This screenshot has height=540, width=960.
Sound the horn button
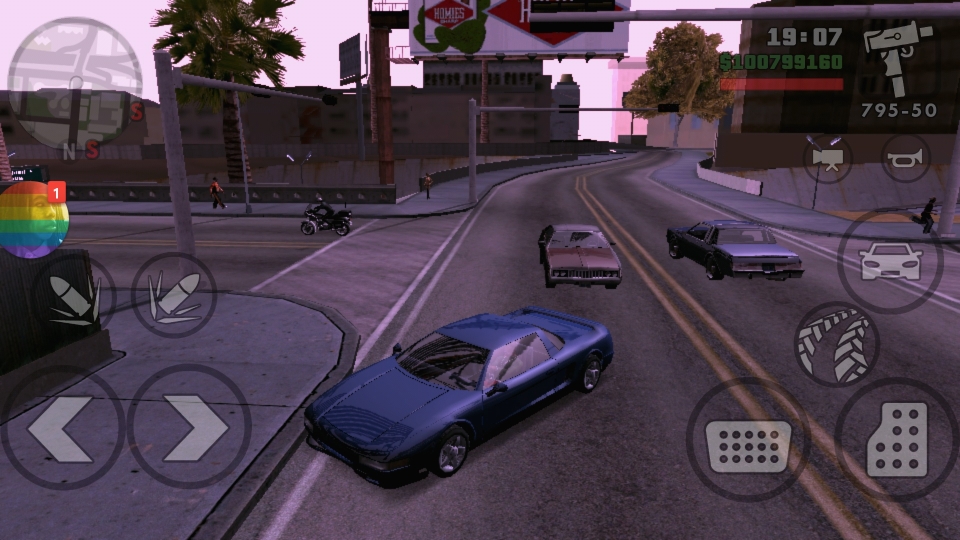[x=905, y=158]
